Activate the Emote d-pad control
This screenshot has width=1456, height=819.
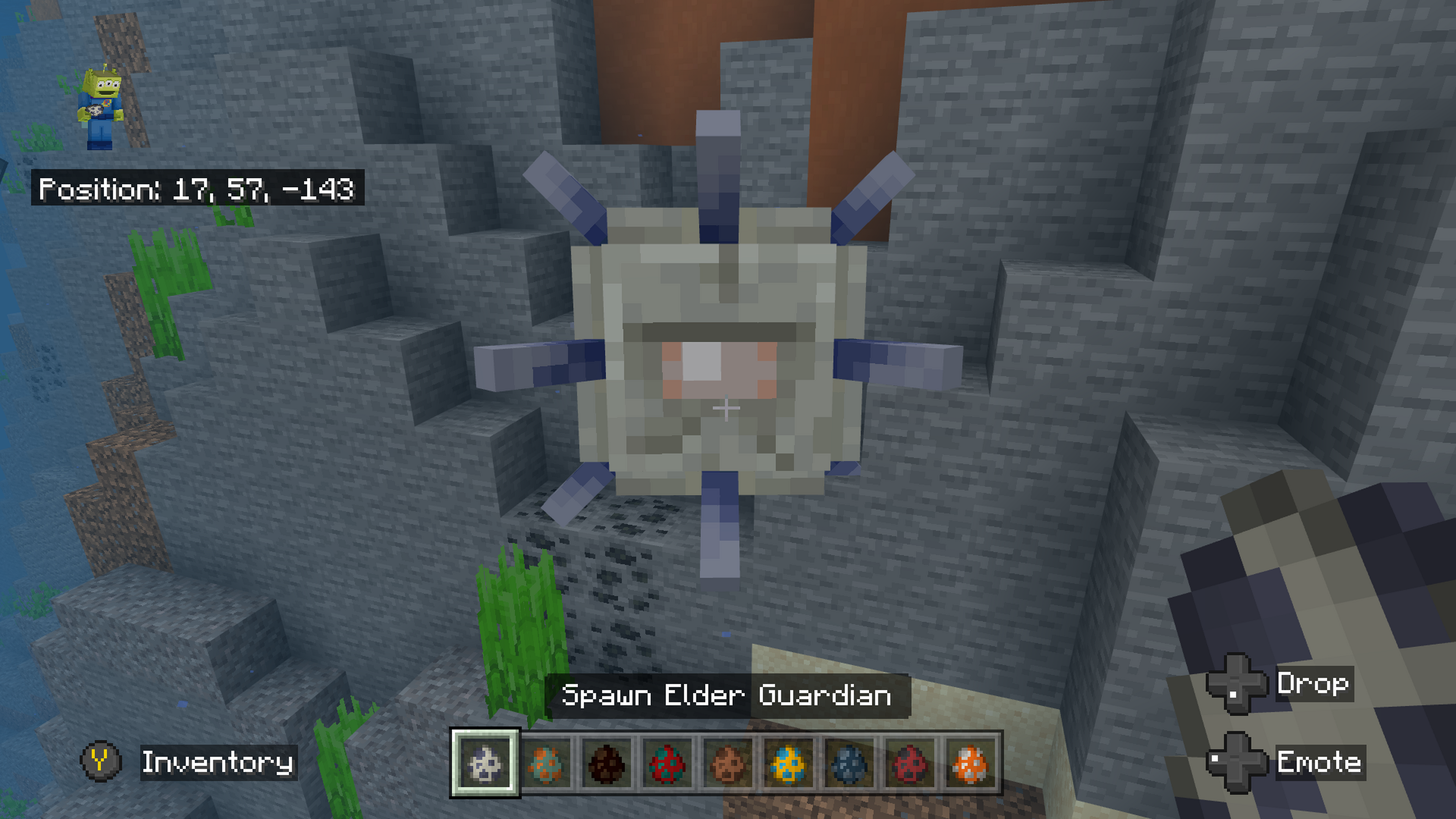(x=1238, y=761)
